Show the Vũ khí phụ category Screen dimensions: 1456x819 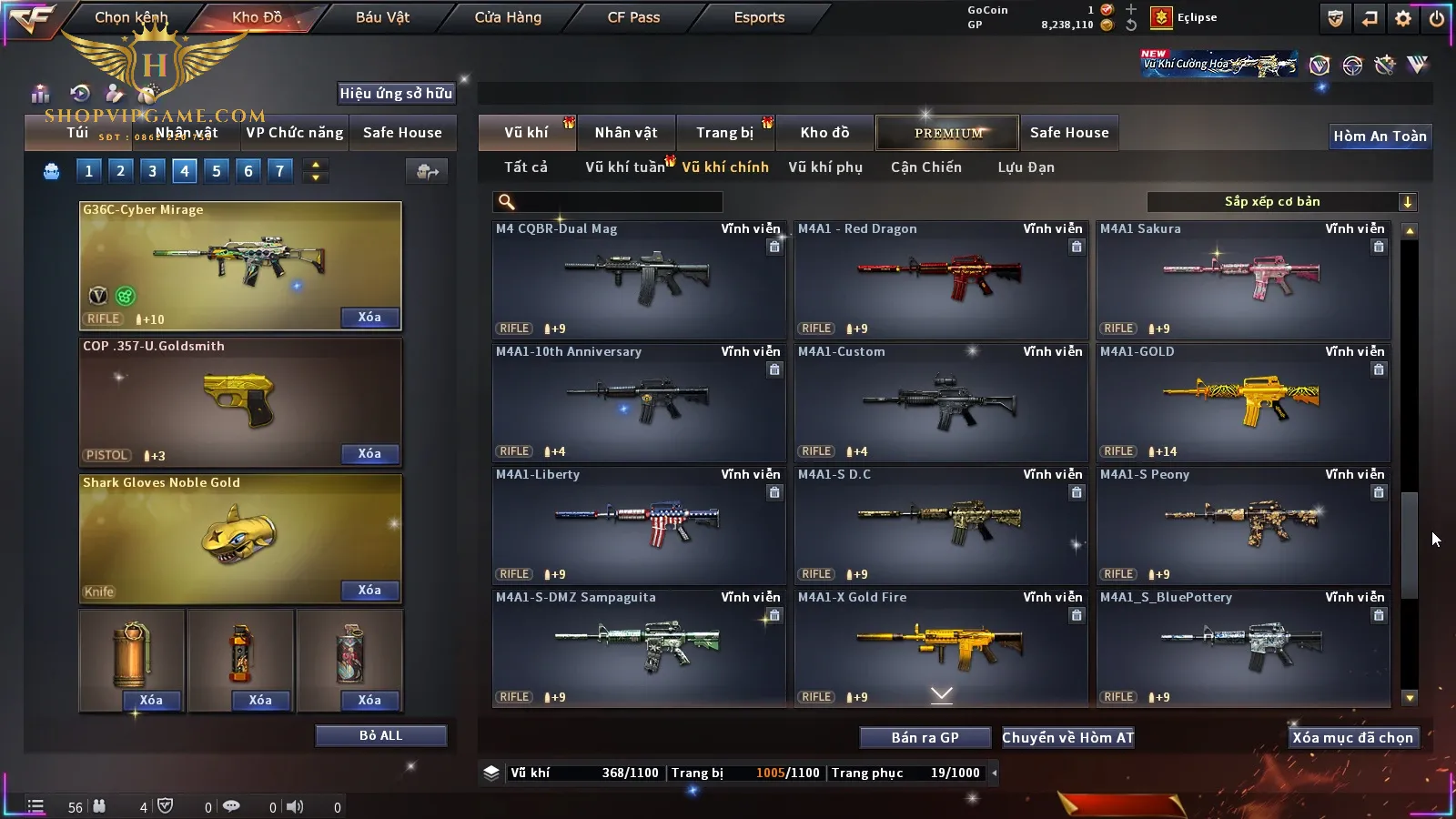(x=825, y=167)
